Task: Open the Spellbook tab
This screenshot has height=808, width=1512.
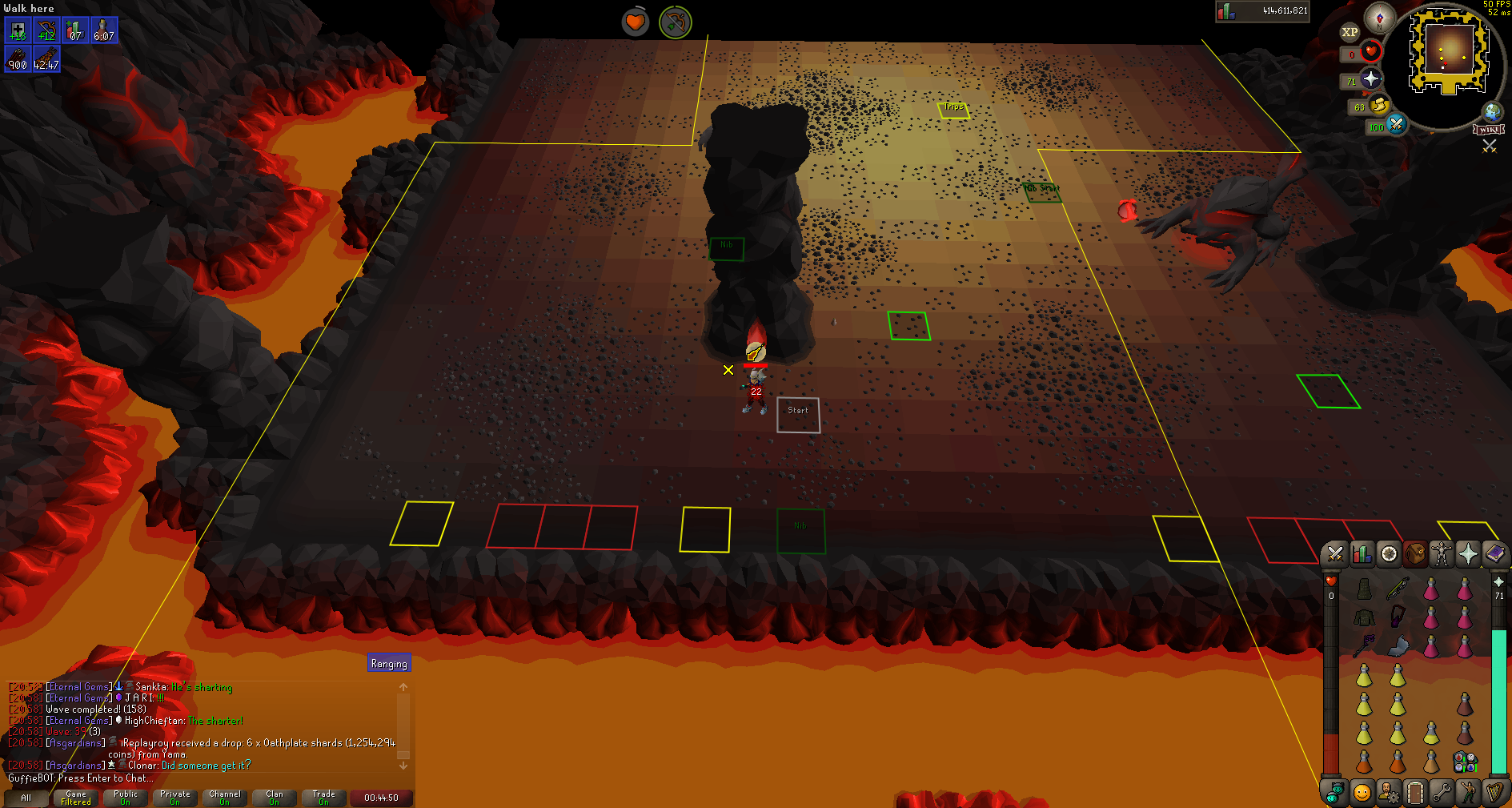Action: coord(1494,553)
